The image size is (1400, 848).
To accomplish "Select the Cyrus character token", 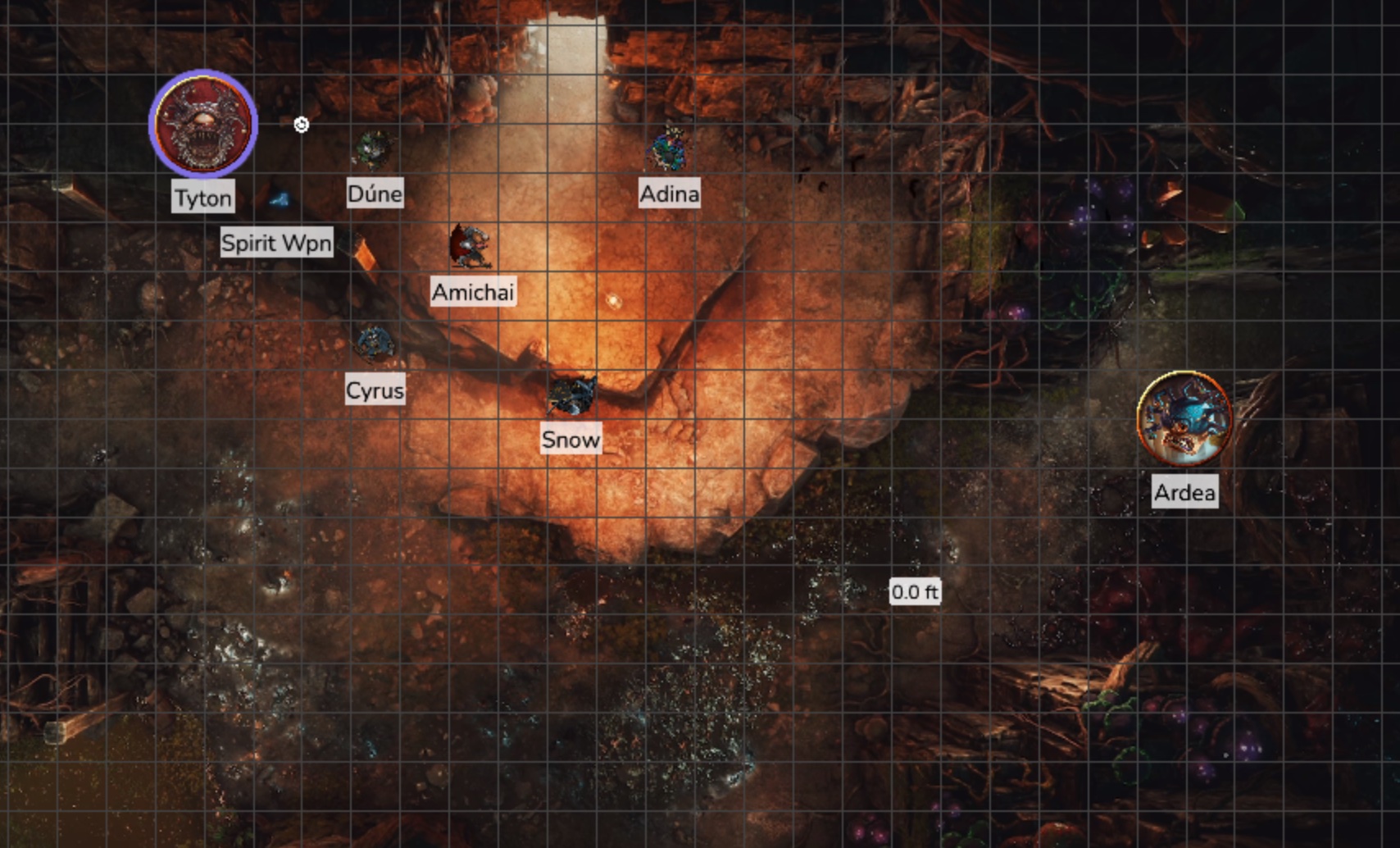I will [x=375, y=344].
